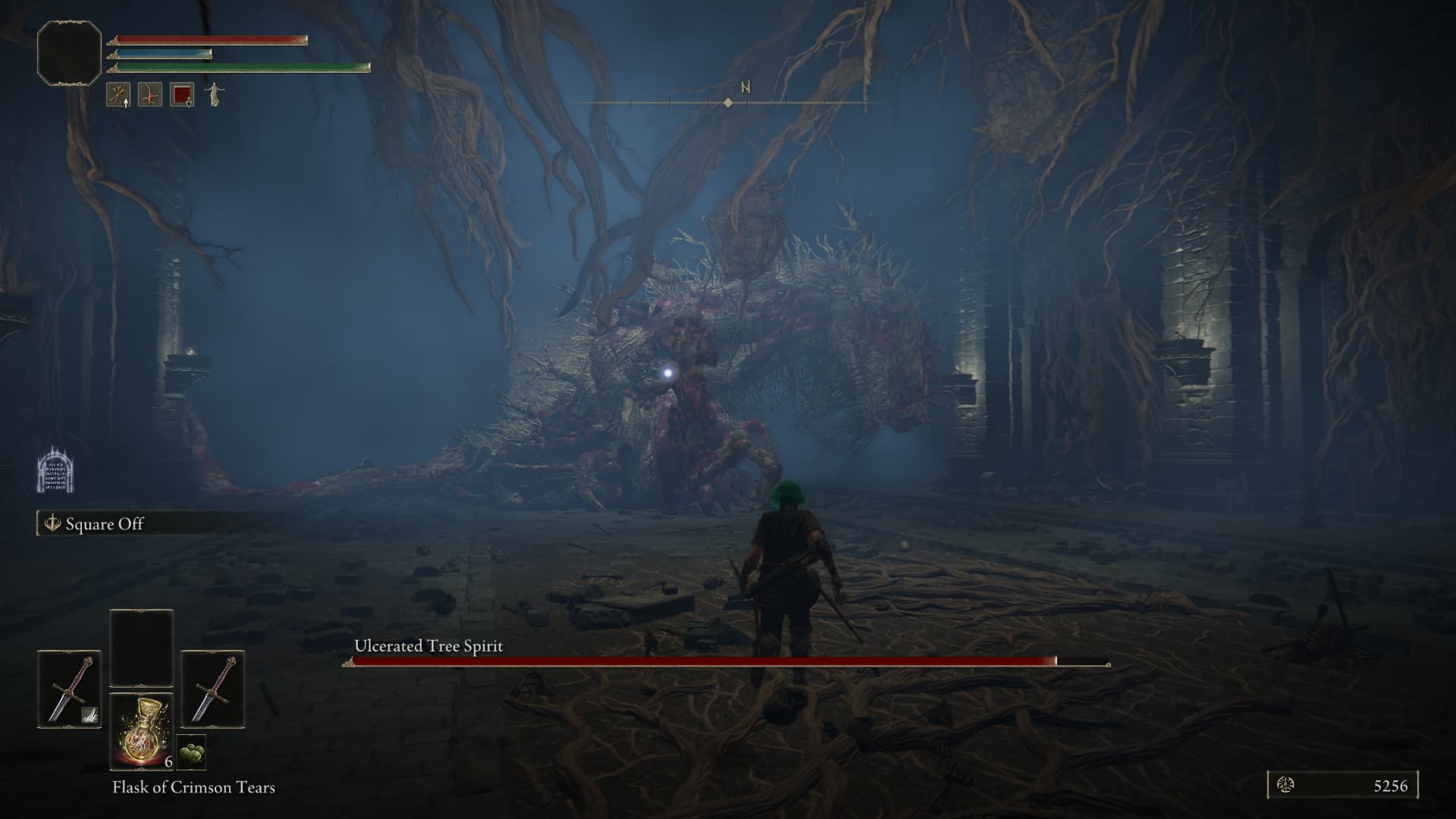The image size is (1456, 819).
Task: Choose the left-hand sword slot
Action: [69, 689]
